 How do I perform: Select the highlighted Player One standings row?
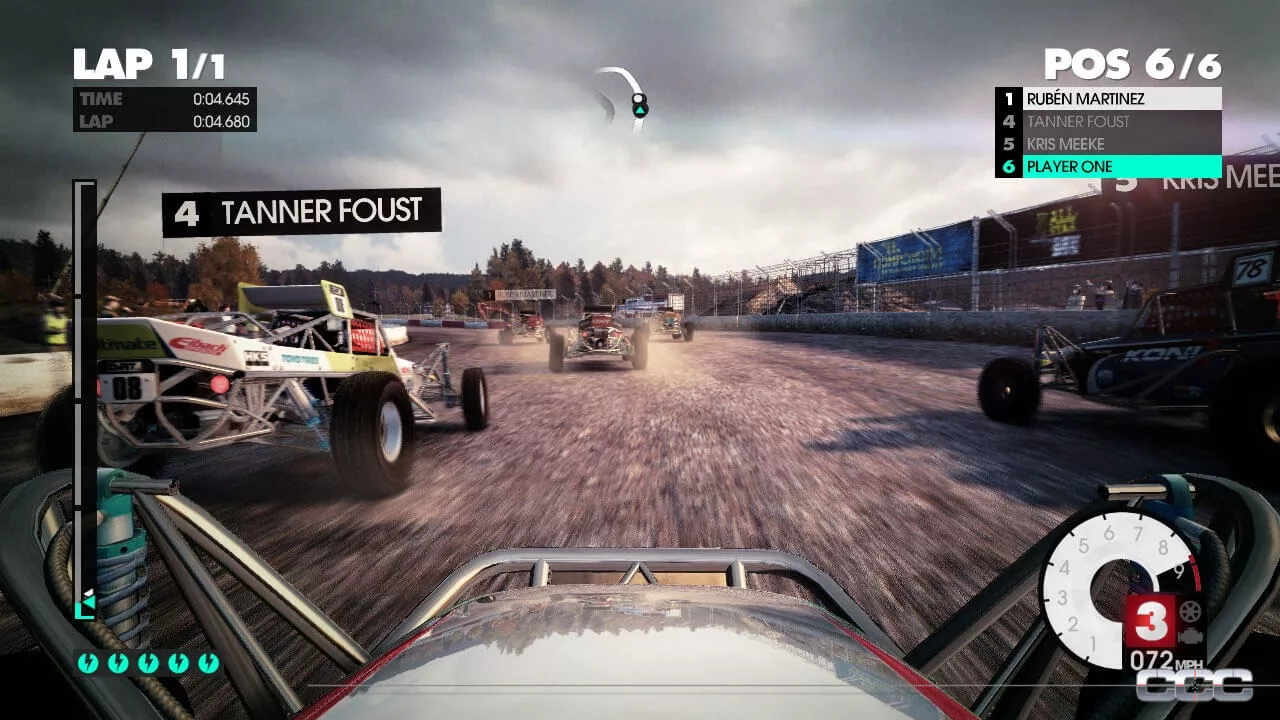pyautogui.click(x=1108, y=167)
